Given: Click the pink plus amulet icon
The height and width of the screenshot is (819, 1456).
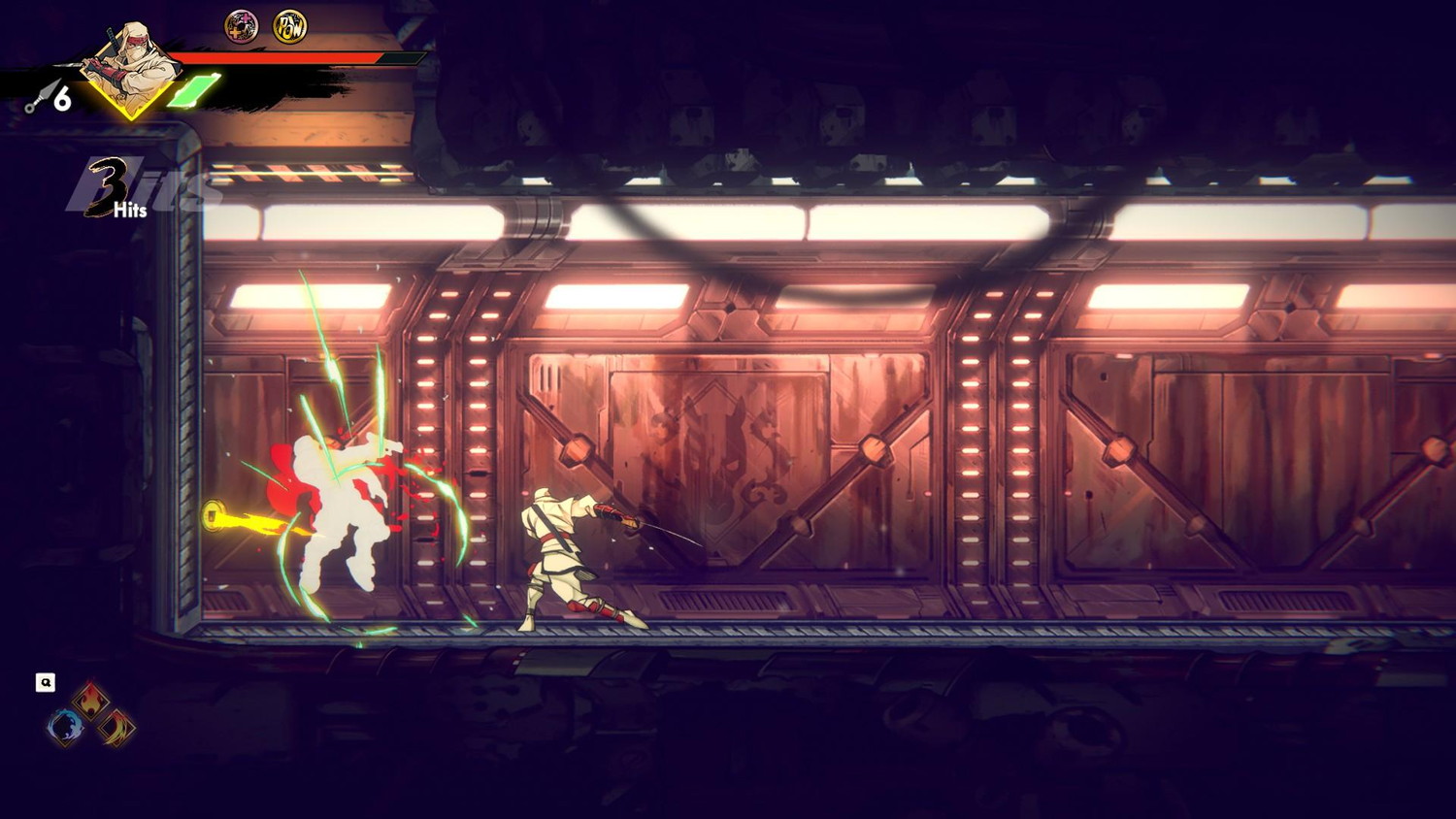Looking at the screenshot, I should click(242, 26).
